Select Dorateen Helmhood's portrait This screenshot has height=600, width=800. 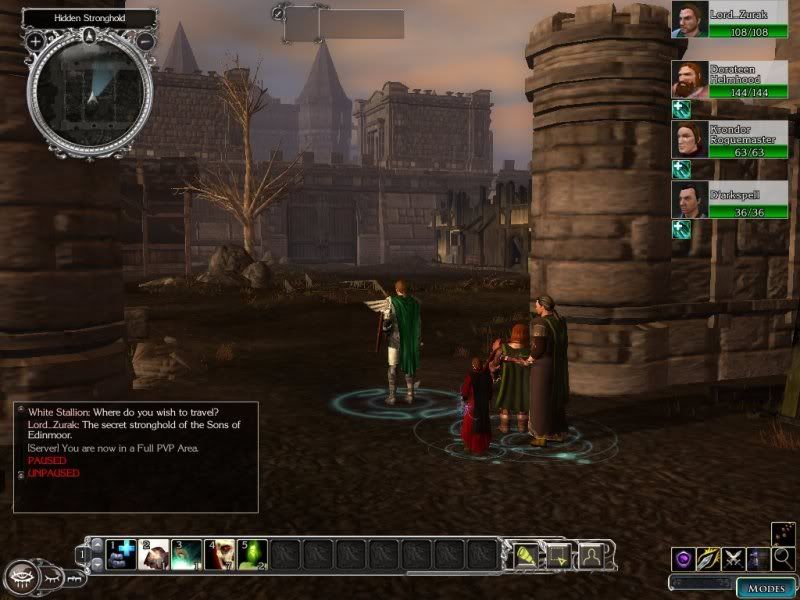(x=689, y=80)
